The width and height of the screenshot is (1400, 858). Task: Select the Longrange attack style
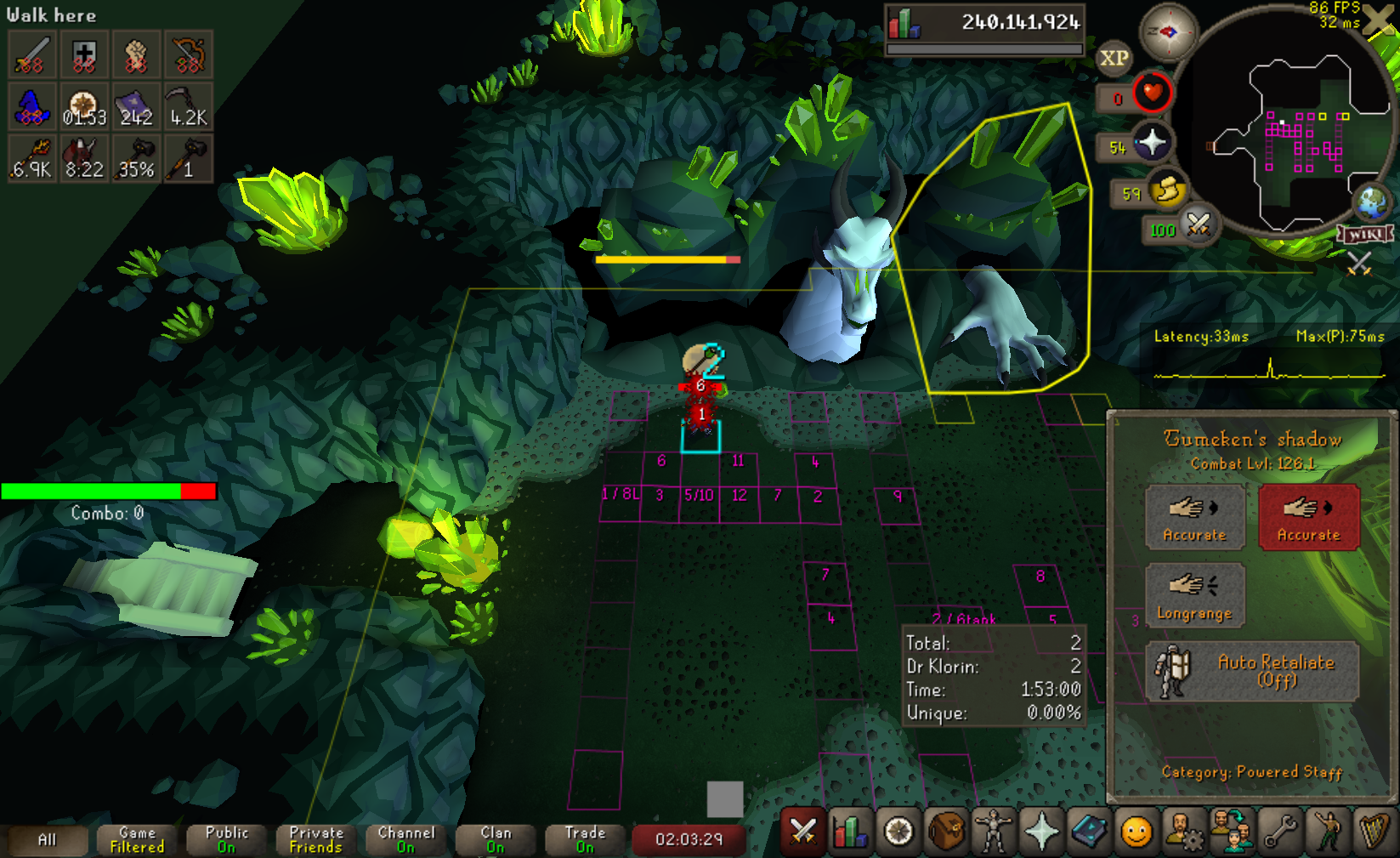[x=1194, y=595]
